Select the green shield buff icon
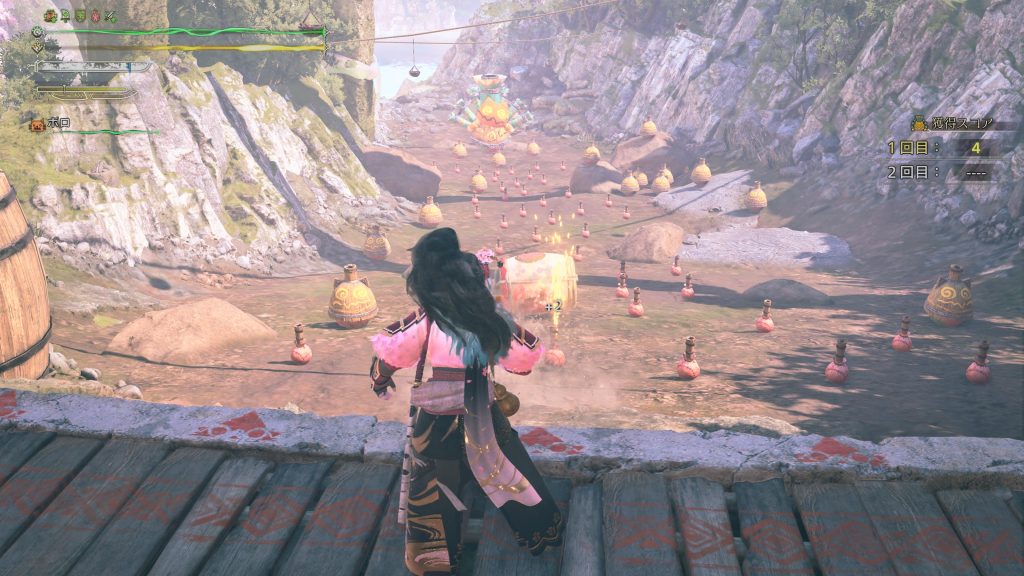The height and width of the screenshot is (576, 1024). pyautogui.click(x=80, y=16)
